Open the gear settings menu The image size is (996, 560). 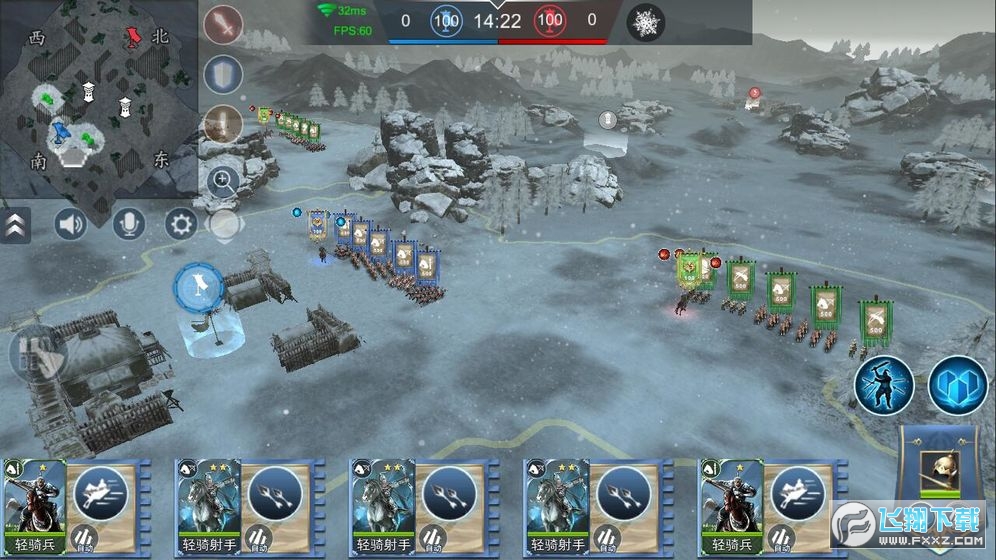click(x=181, y=224)
